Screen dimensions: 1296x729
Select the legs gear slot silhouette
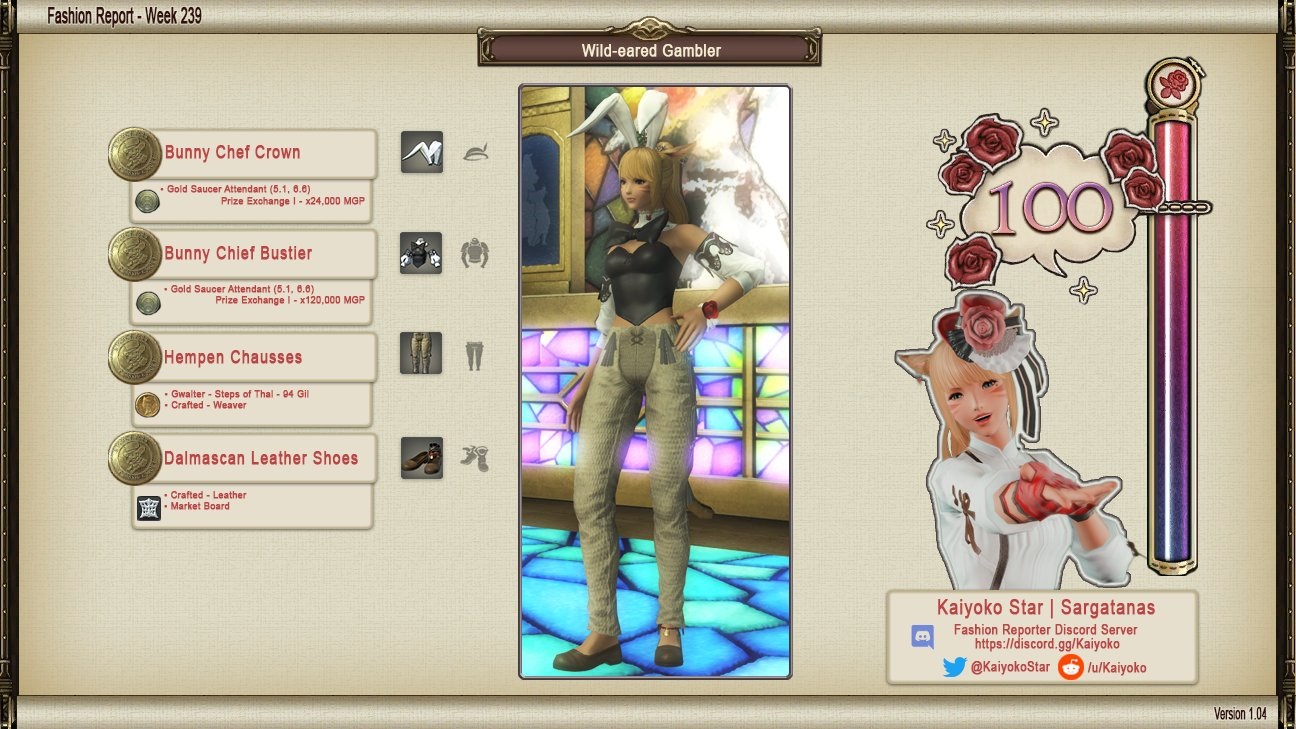(x=474, y=355)
